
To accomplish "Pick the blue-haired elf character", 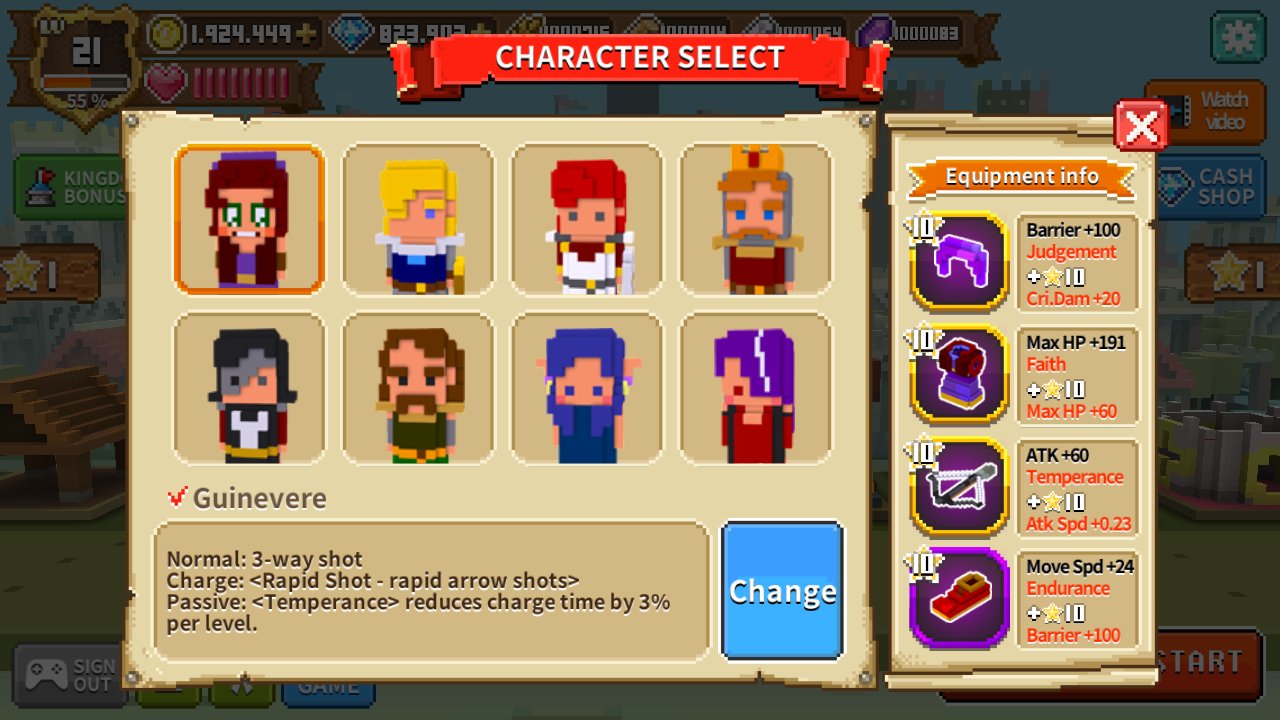I will pyautogui.click(x=587, y=388).
